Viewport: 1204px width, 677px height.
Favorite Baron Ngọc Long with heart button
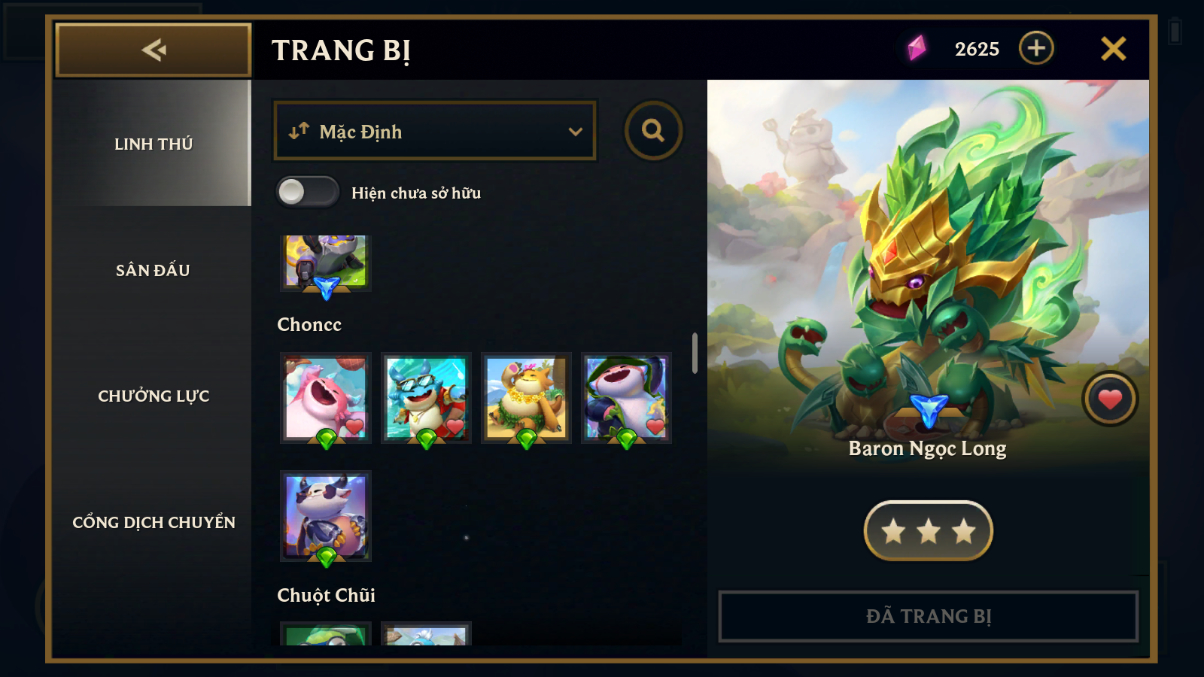[x=1110, y=399]
